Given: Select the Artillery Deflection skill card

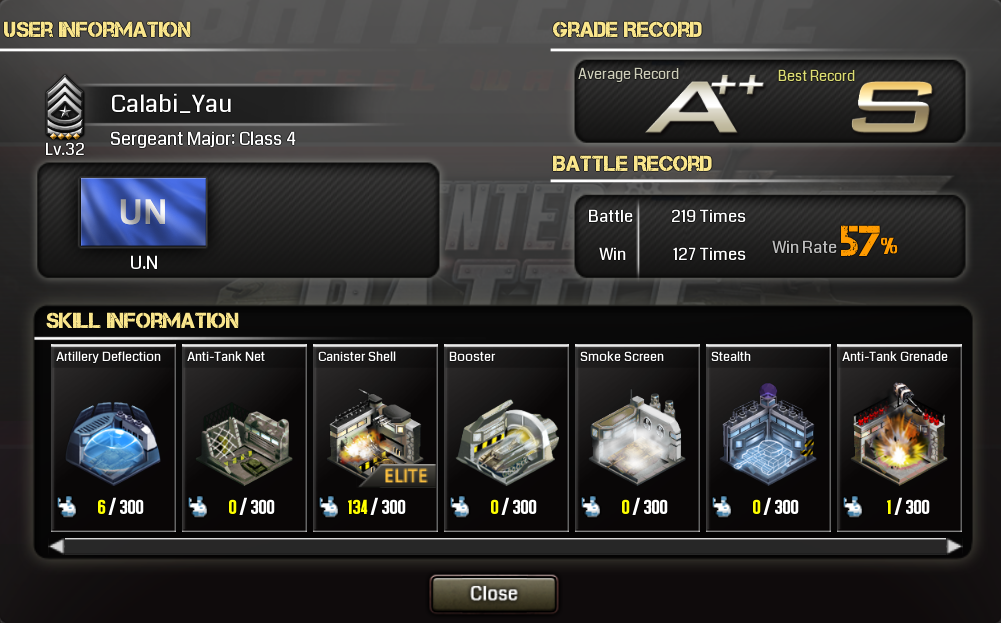Looking at the screenshot, I should point(113,438).
